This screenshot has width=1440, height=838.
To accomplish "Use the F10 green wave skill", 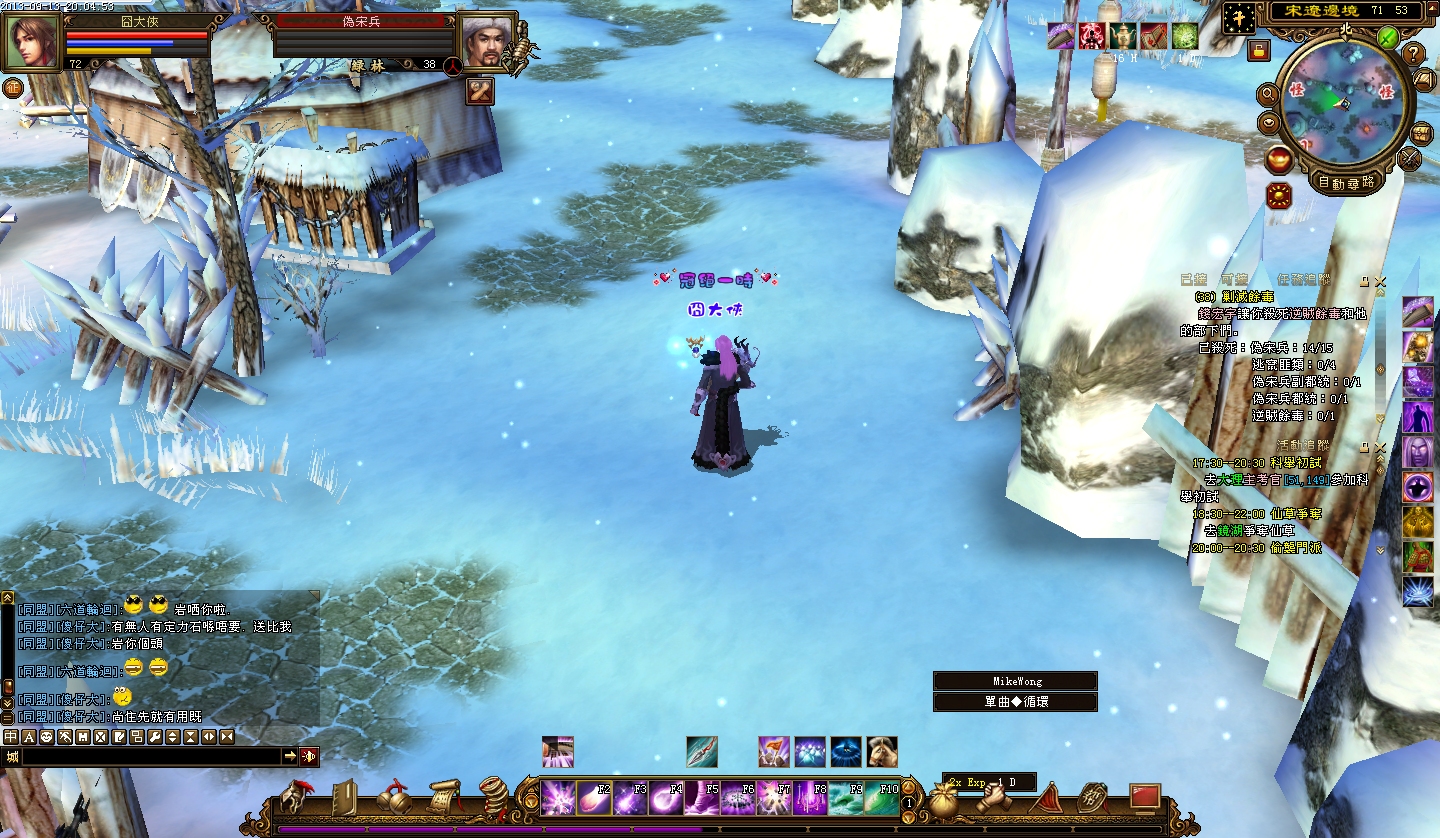I will [882, 799].
